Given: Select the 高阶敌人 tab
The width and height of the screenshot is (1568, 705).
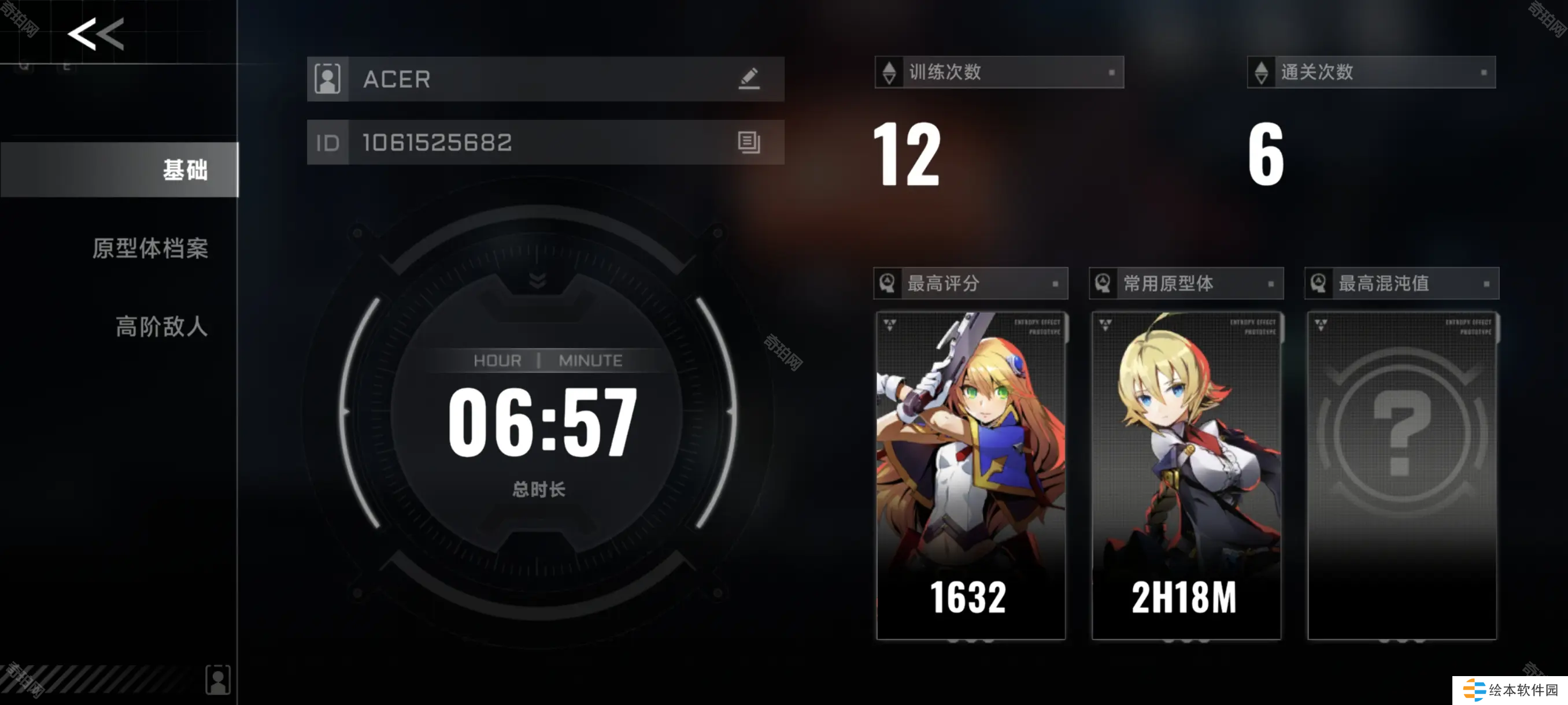Looking at the screenshot, I should click(161, 326).
